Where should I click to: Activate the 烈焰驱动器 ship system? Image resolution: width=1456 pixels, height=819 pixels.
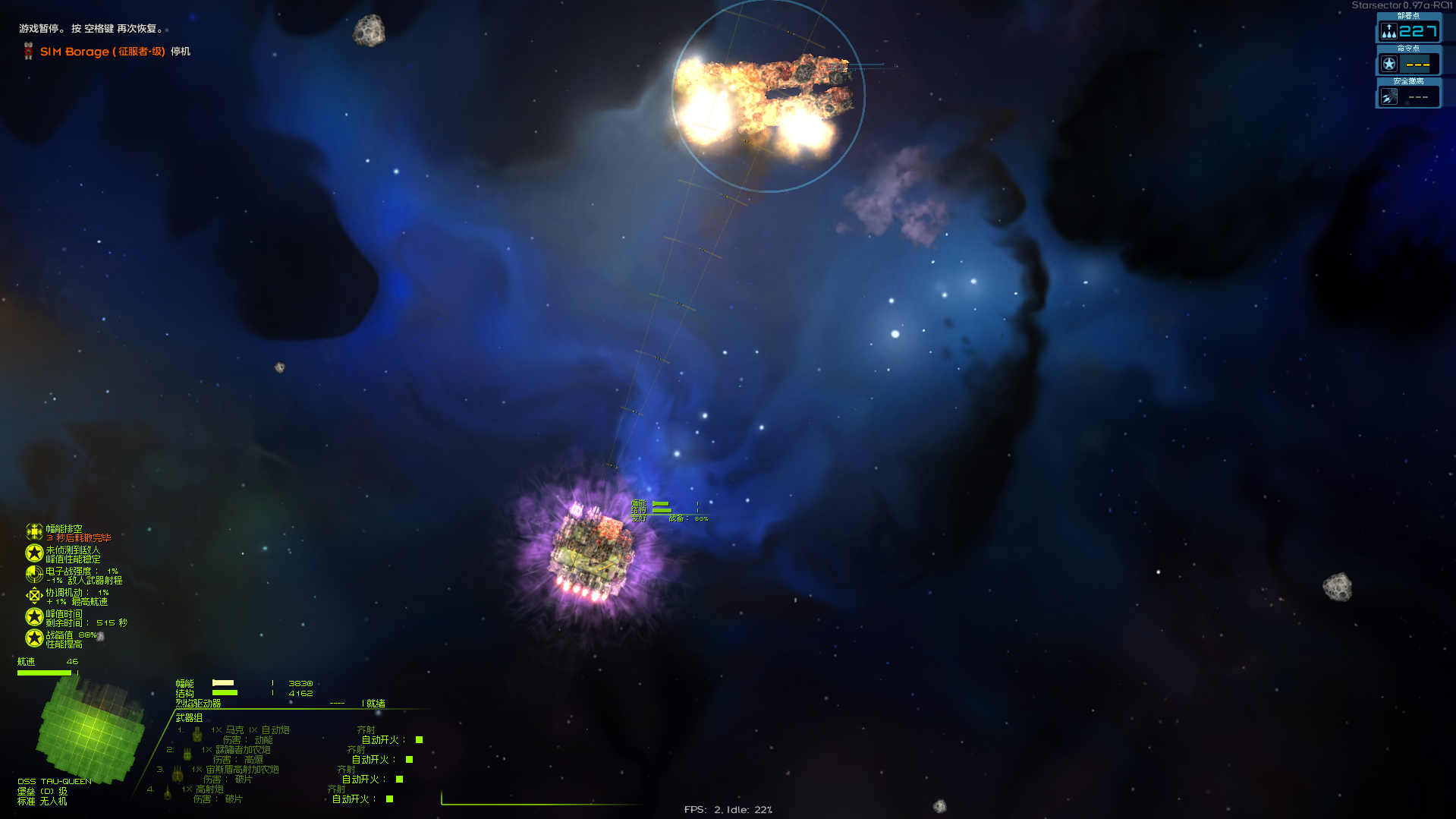(199, 704)
